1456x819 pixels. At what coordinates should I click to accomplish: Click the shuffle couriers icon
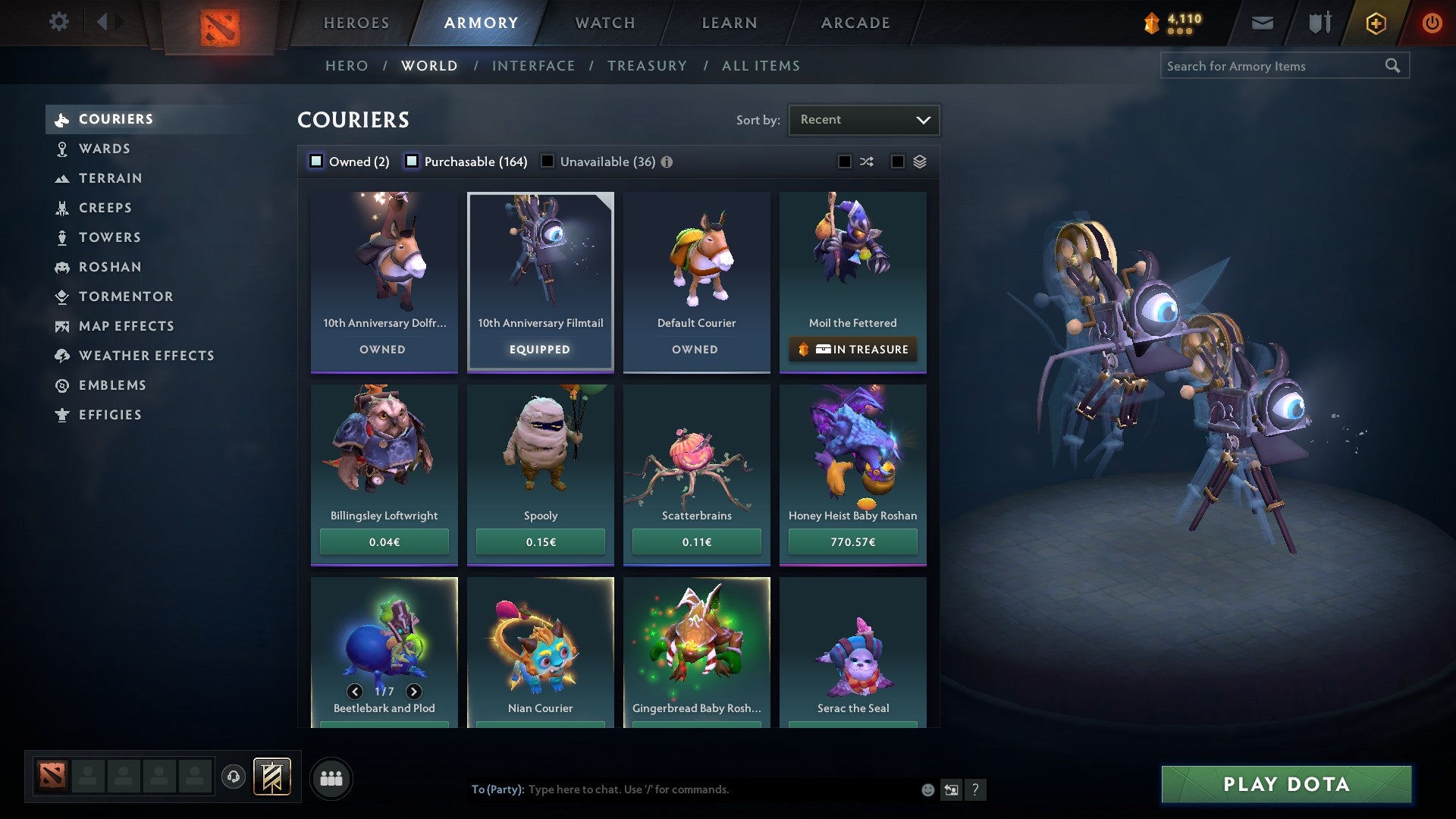coord(867,162)
